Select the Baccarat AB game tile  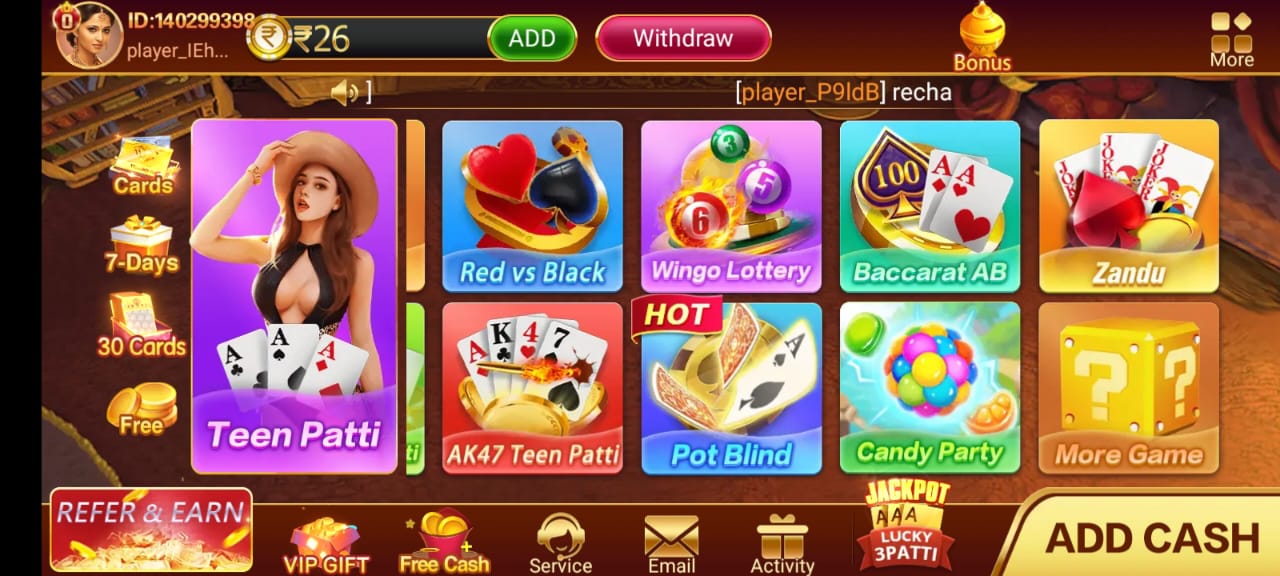point(930,206)
